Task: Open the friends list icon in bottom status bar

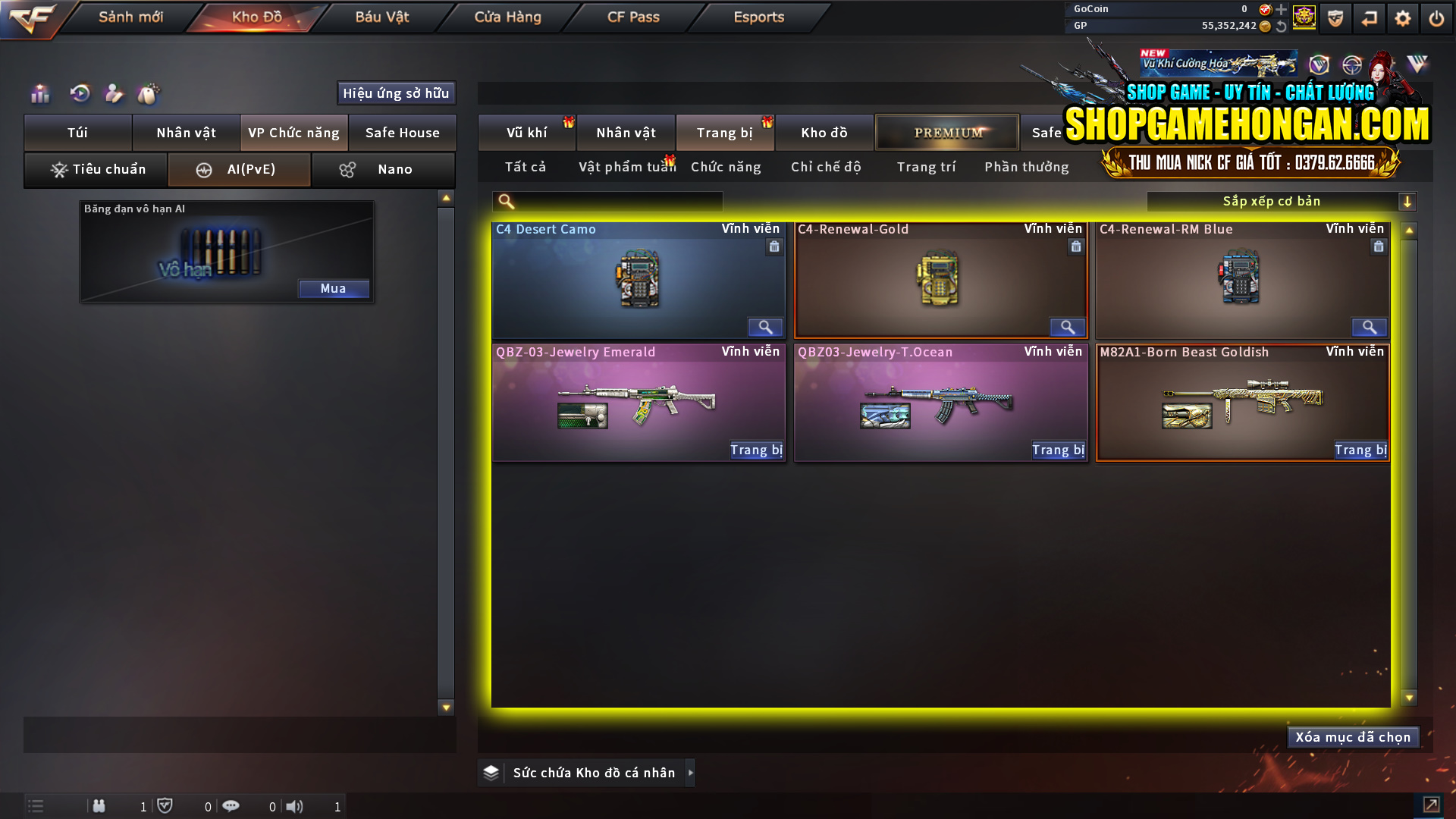Action: pos(99,806)
